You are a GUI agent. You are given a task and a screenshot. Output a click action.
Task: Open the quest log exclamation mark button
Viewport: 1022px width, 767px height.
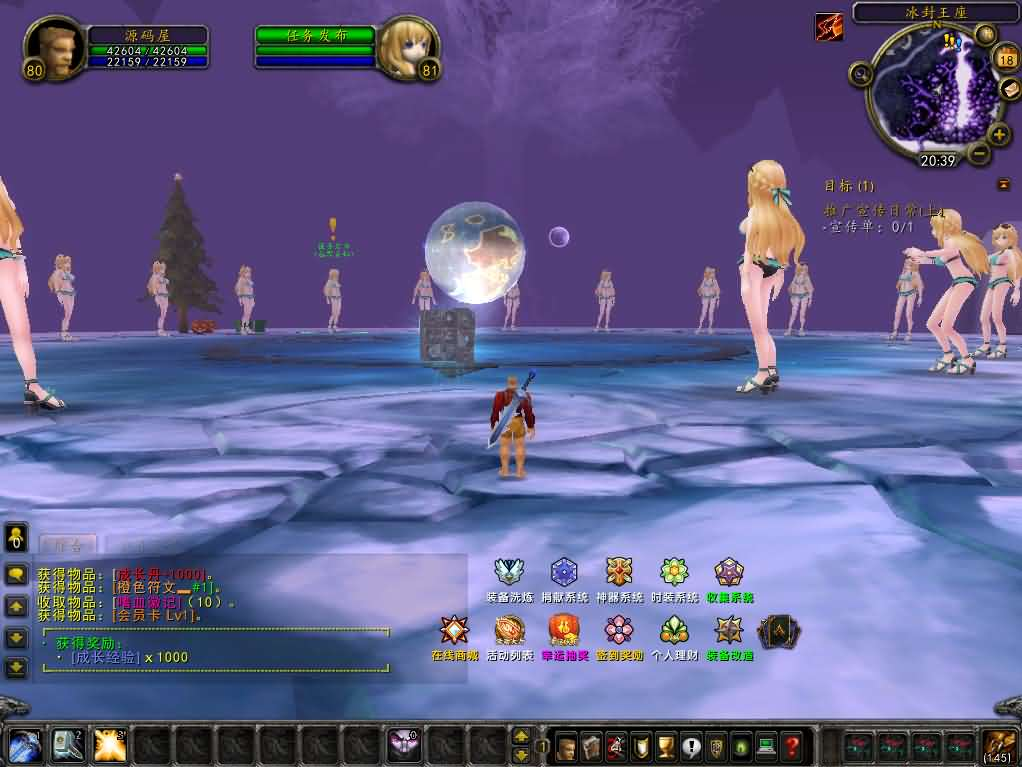(x=690, y=746)
